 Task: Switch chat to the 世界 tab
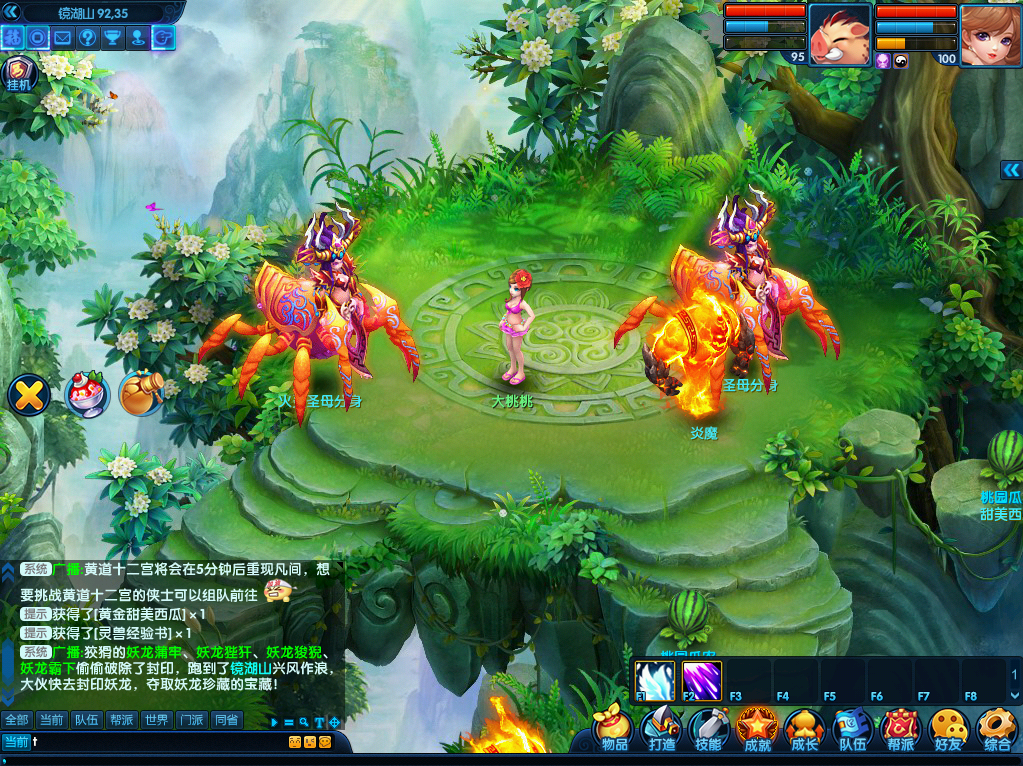[x=155, y=720]
